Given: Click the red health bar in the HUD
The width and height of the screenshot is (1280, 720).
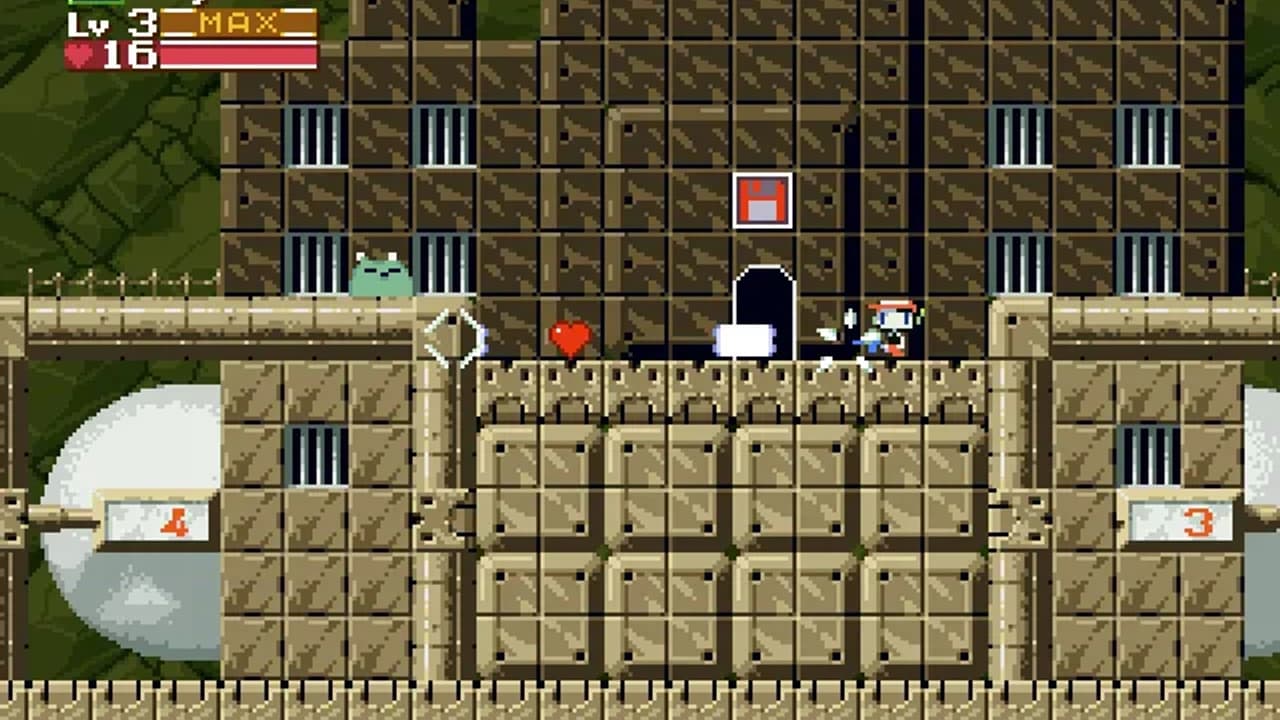Looking at the screenshot, I should click(x=238, y=57).
